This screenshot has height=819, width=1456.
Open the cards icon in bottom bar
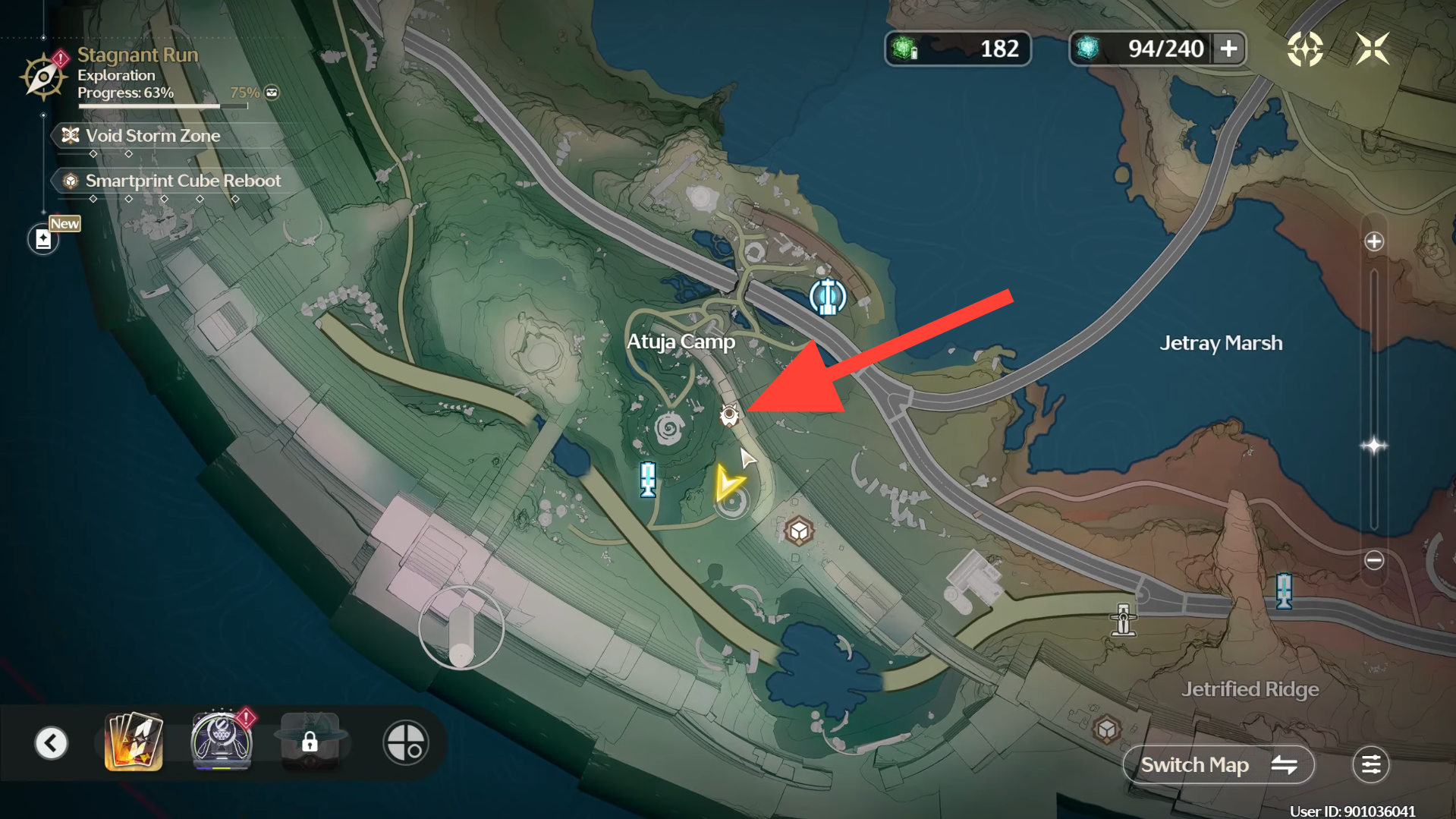point(134,742)
